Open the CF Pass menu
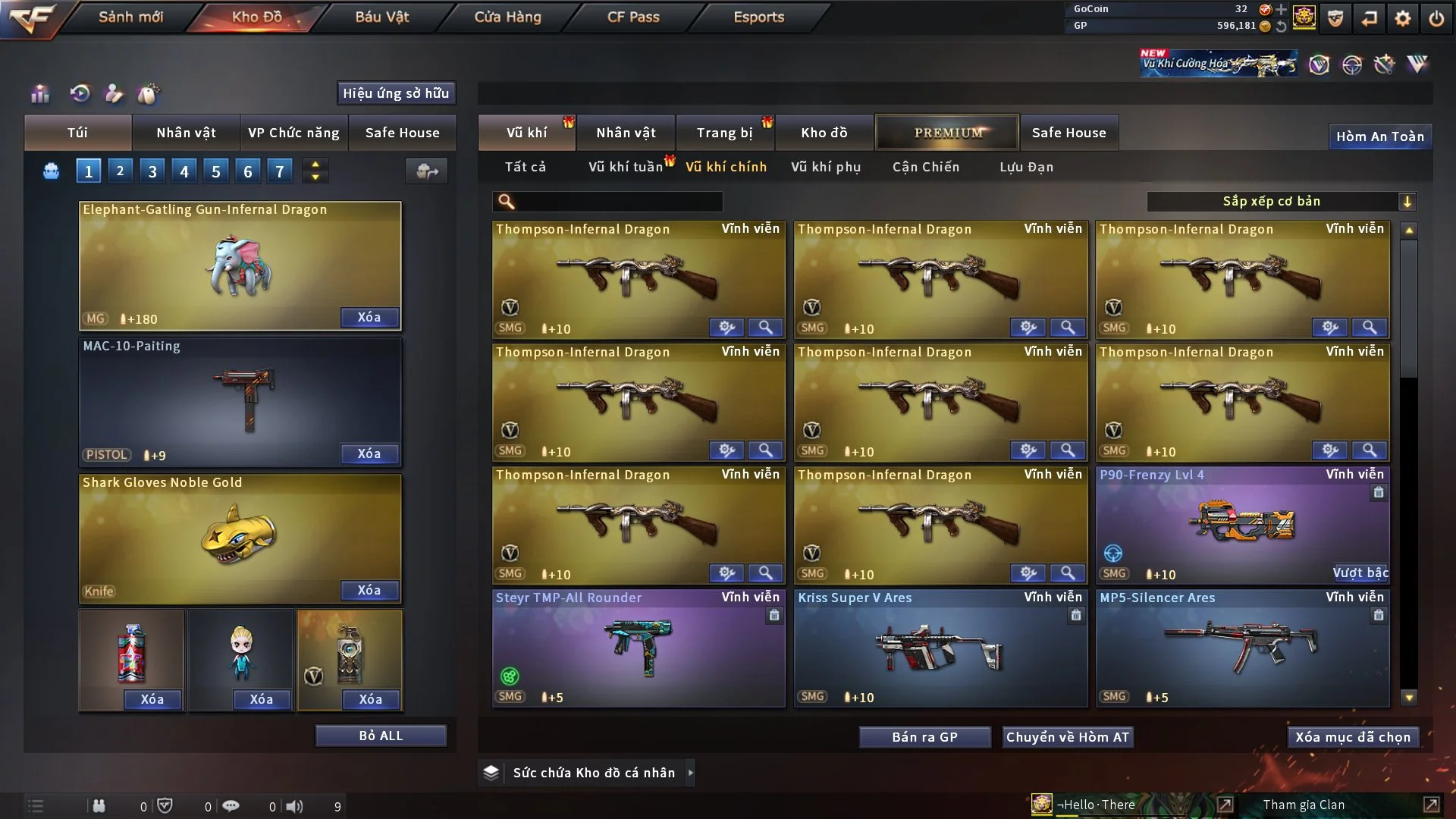 click(633, 17)
